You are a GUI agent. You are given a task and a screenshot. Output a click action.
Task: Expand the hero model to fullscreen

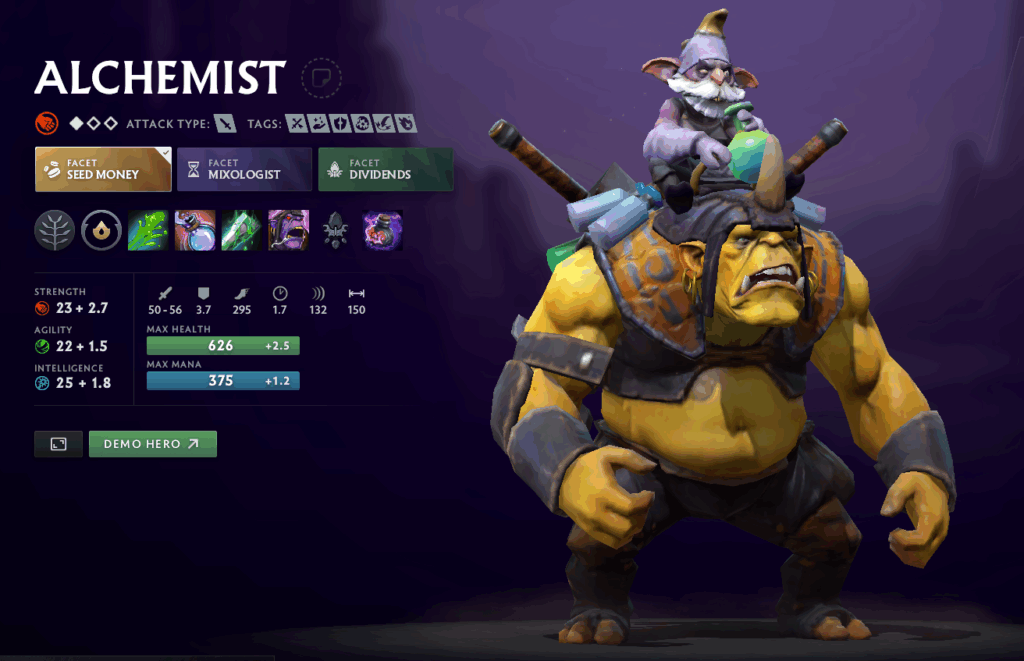pos(58,444)
